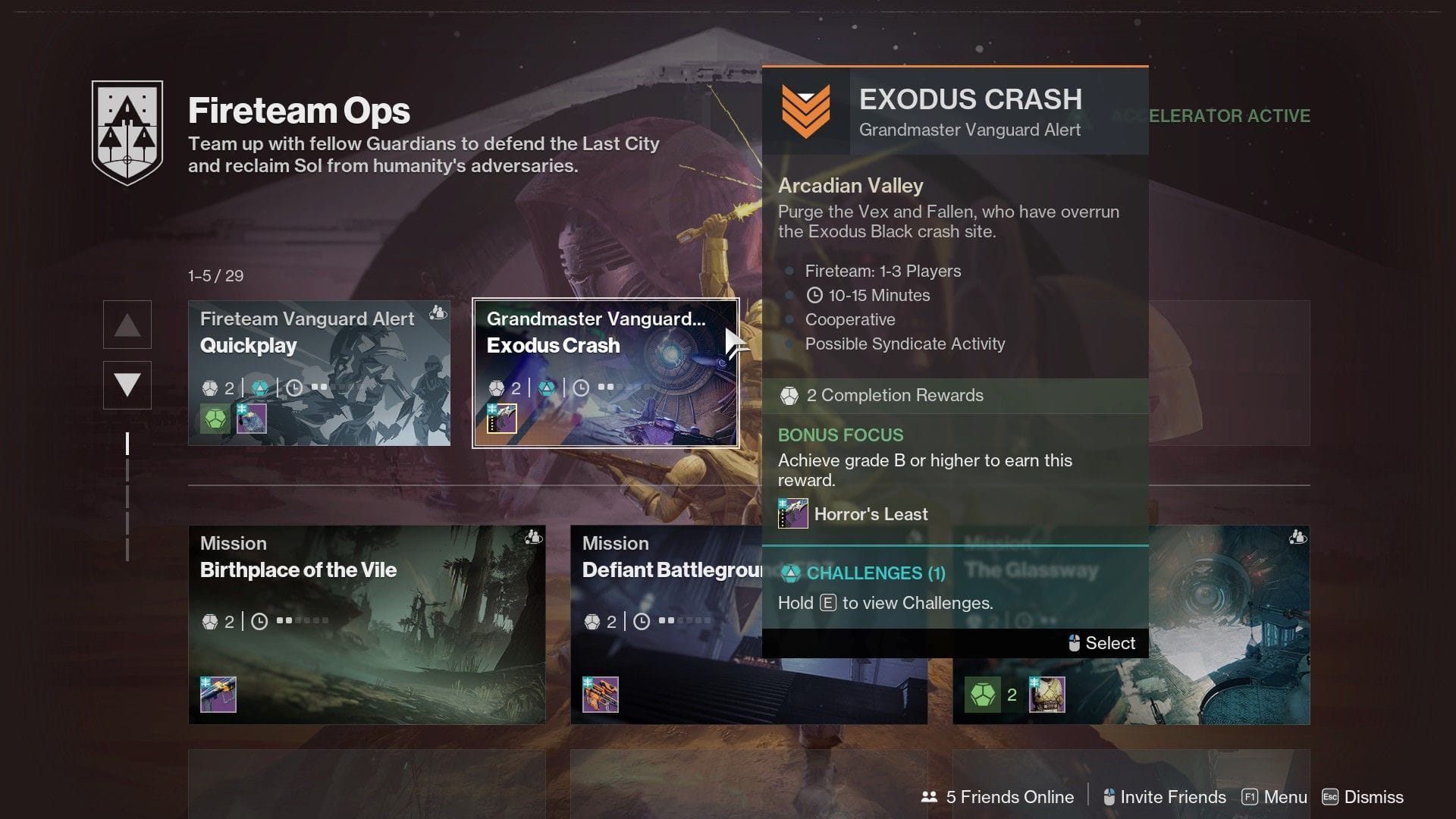Expand the Challenges section in Exodus Crash panel
The height and width of the screenshot is (819, 1456).
pyautogui.click(x=862, y=573)
